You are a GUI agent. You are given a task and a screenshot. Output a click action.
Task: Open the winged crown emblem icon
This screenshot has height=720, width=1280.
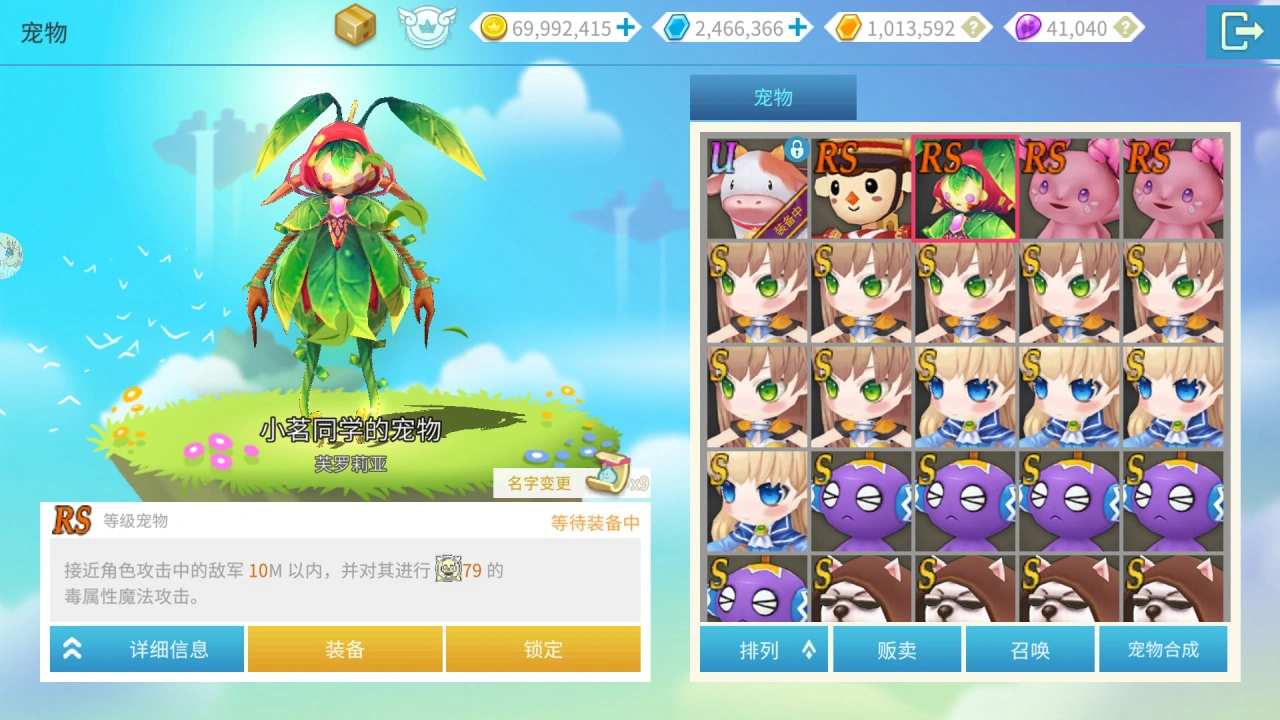click(428, 27)
